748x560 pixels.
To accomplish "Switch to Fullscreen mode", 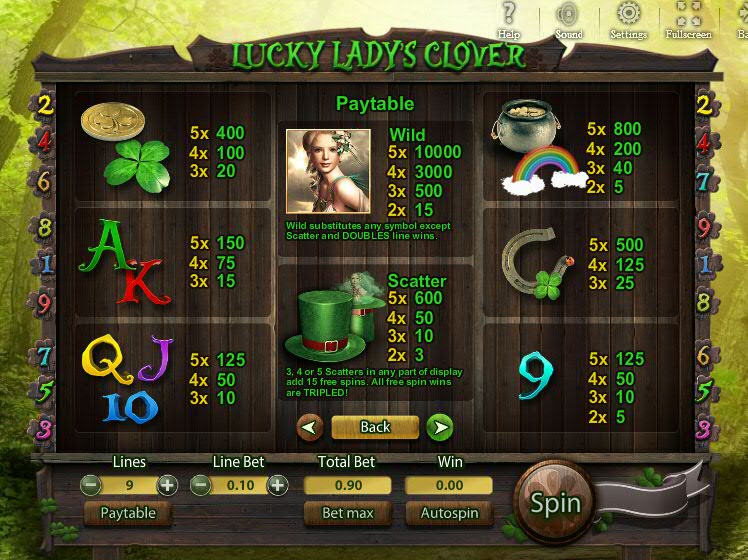I will click(688, 20).
